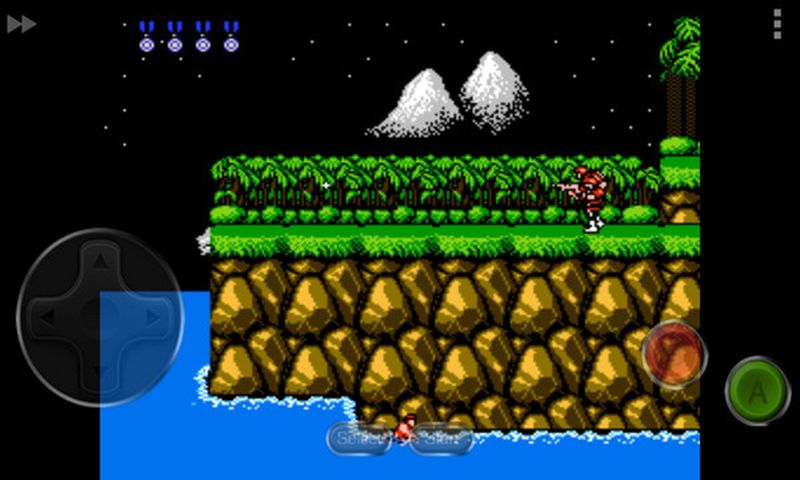Tap the D-pad down arrow

[x=100, y=374]
